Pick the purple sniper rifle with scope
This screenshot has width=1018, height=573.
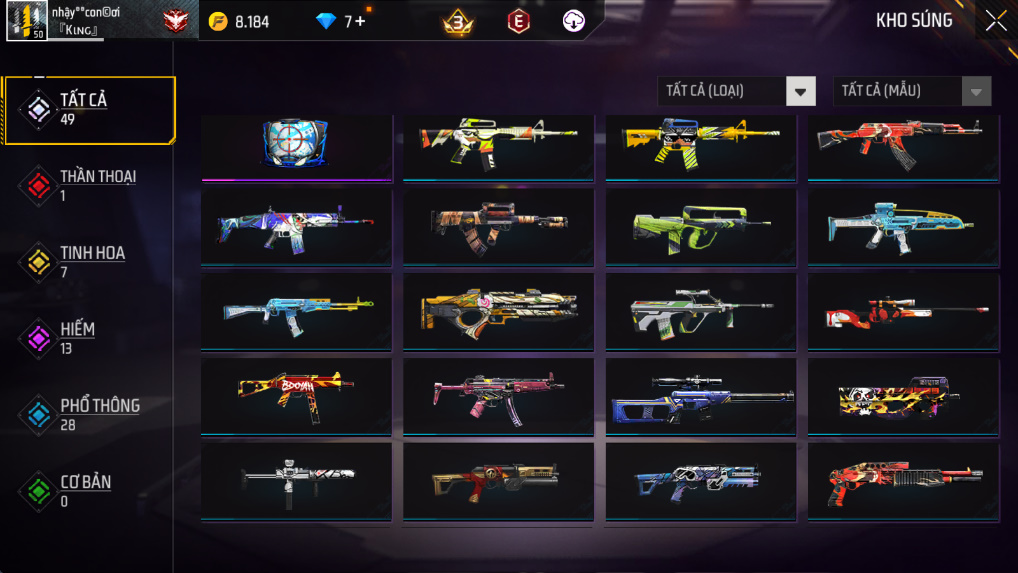(x=701, y=397)
